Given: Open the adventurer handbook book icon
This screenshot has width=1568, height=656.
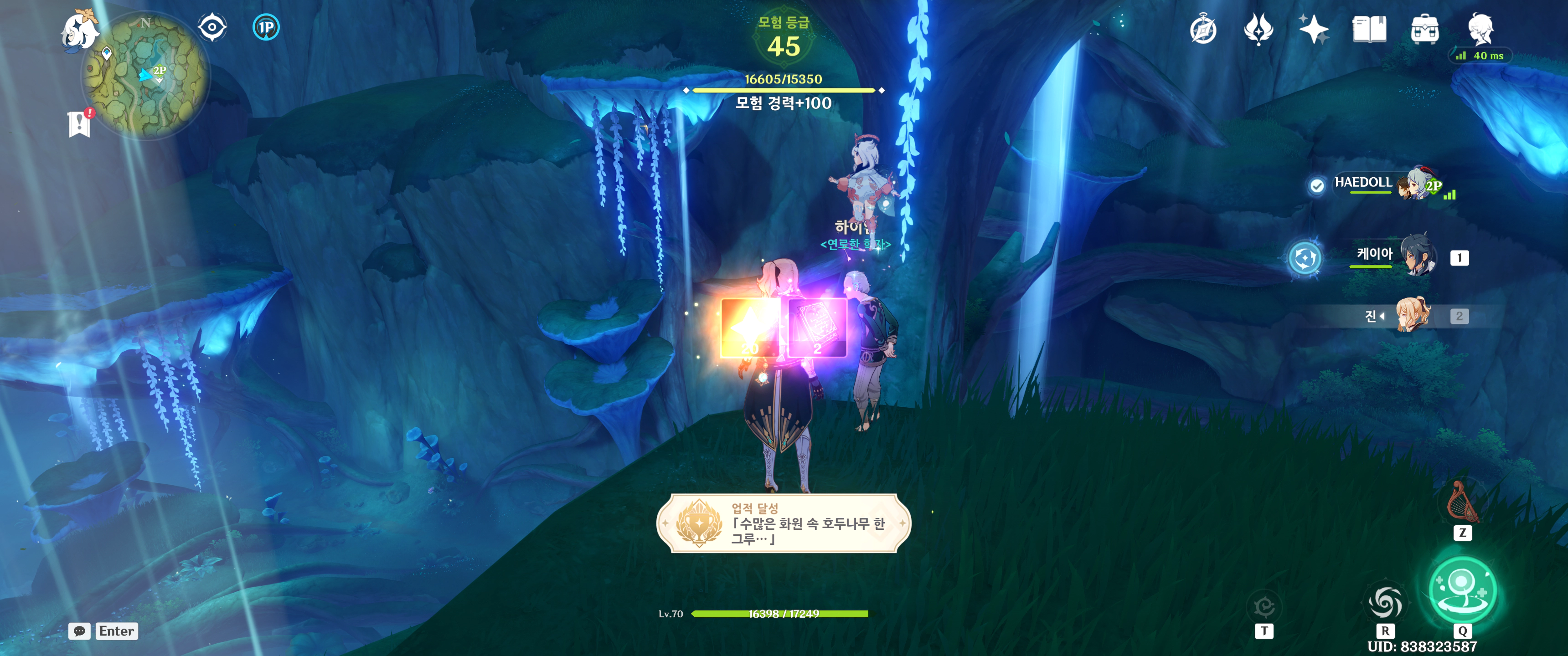Looking at the screenshot, I should [x=1369, y=29].
